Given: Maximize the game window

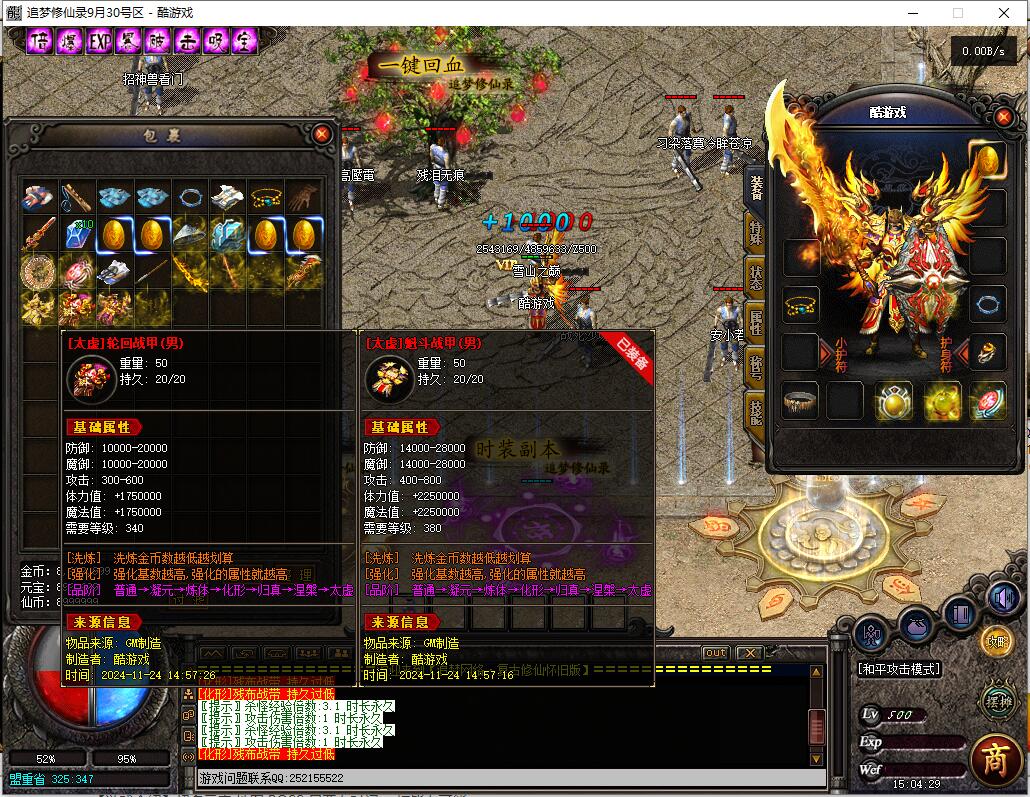Looking at the screenshot, I should click(957, 13).
